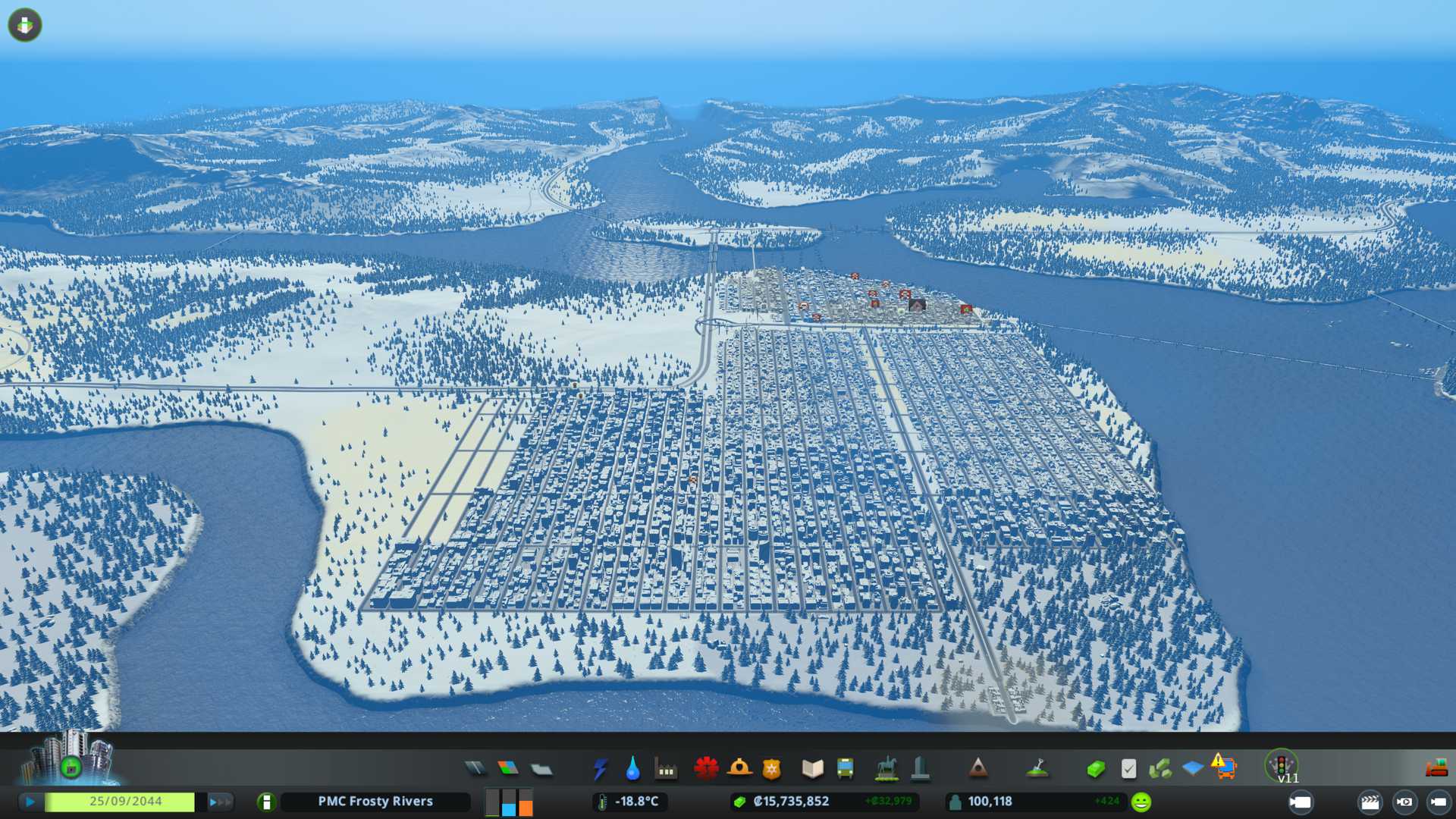Open the Economy green cash panel
This screenshot has width=1456, height=819.
[x=1095, y=769]
